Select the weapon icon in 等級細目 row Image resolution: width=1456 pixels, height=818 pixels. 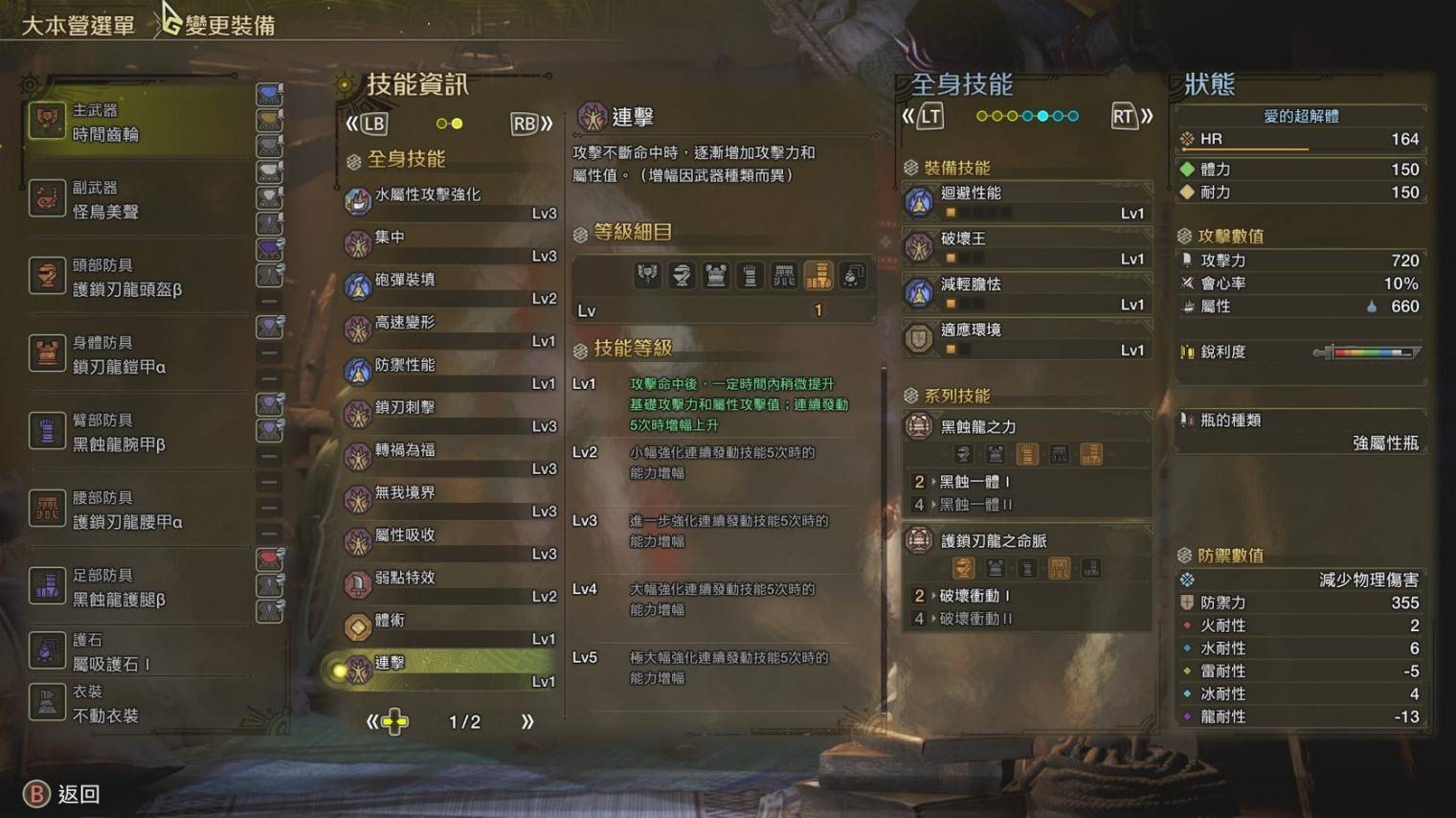[648, 275]
